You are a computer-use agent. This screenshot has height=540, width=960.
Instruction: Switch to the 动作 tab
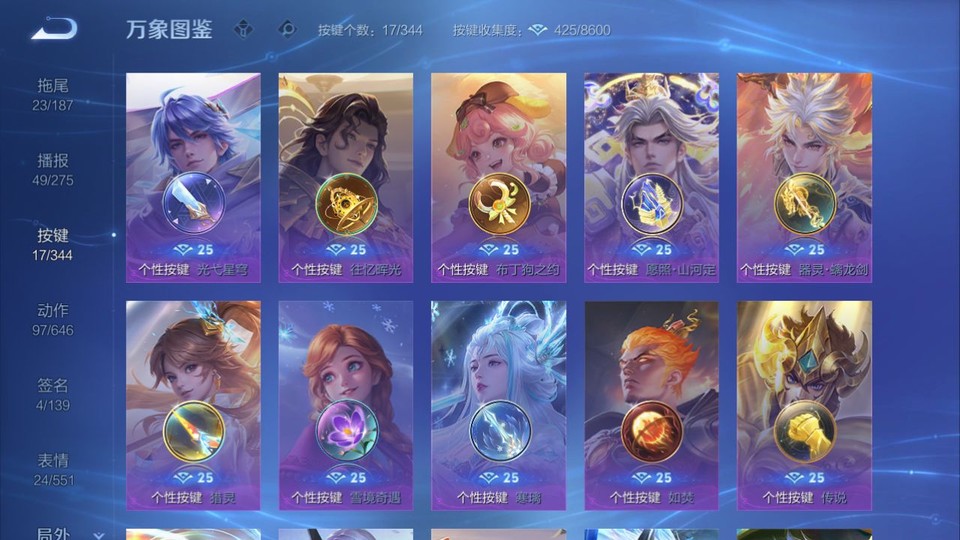pos(53,319)
